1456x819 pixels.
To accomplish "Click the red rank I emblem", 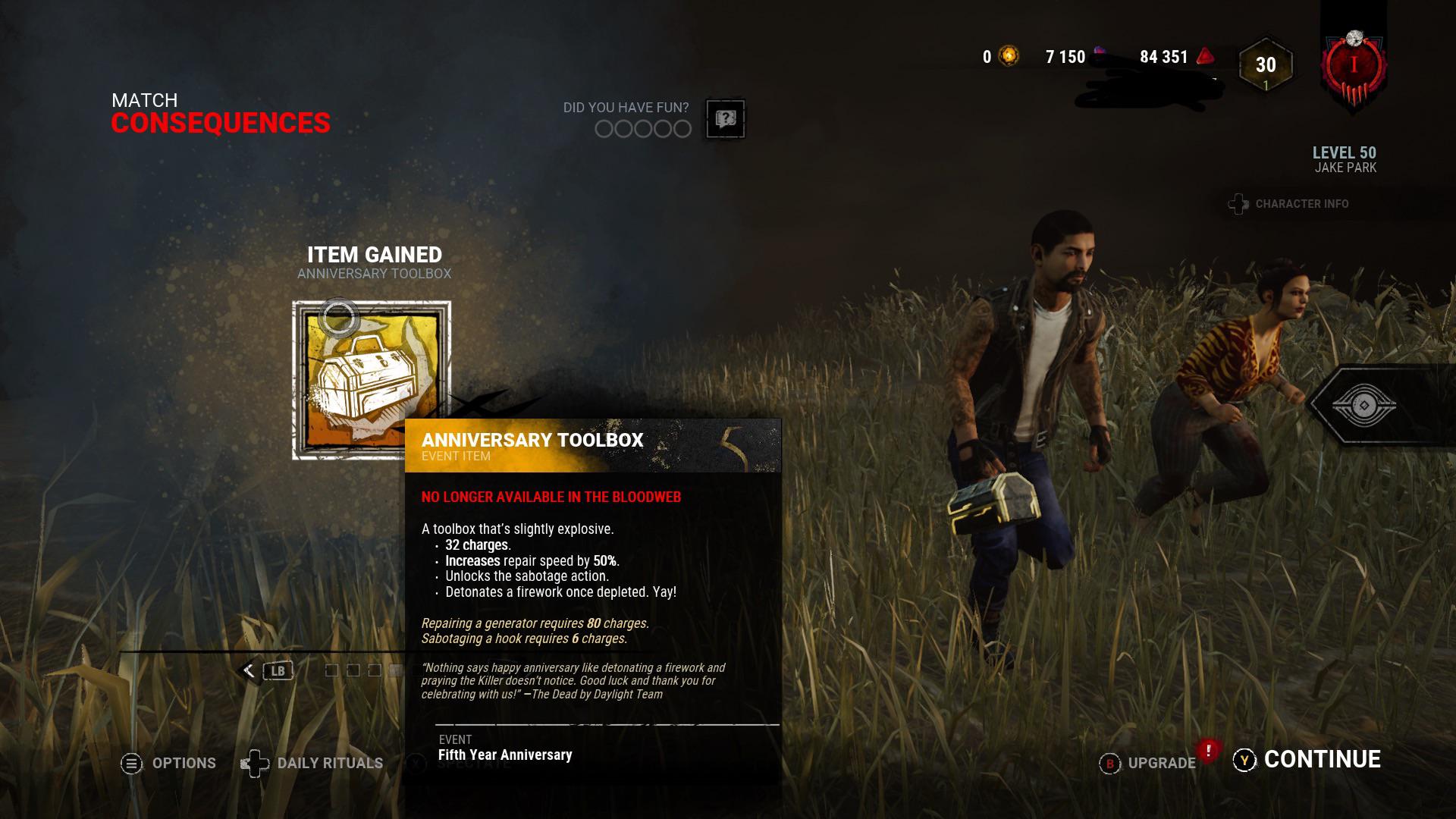I will pyautogui.click(x=1354, y=67).
